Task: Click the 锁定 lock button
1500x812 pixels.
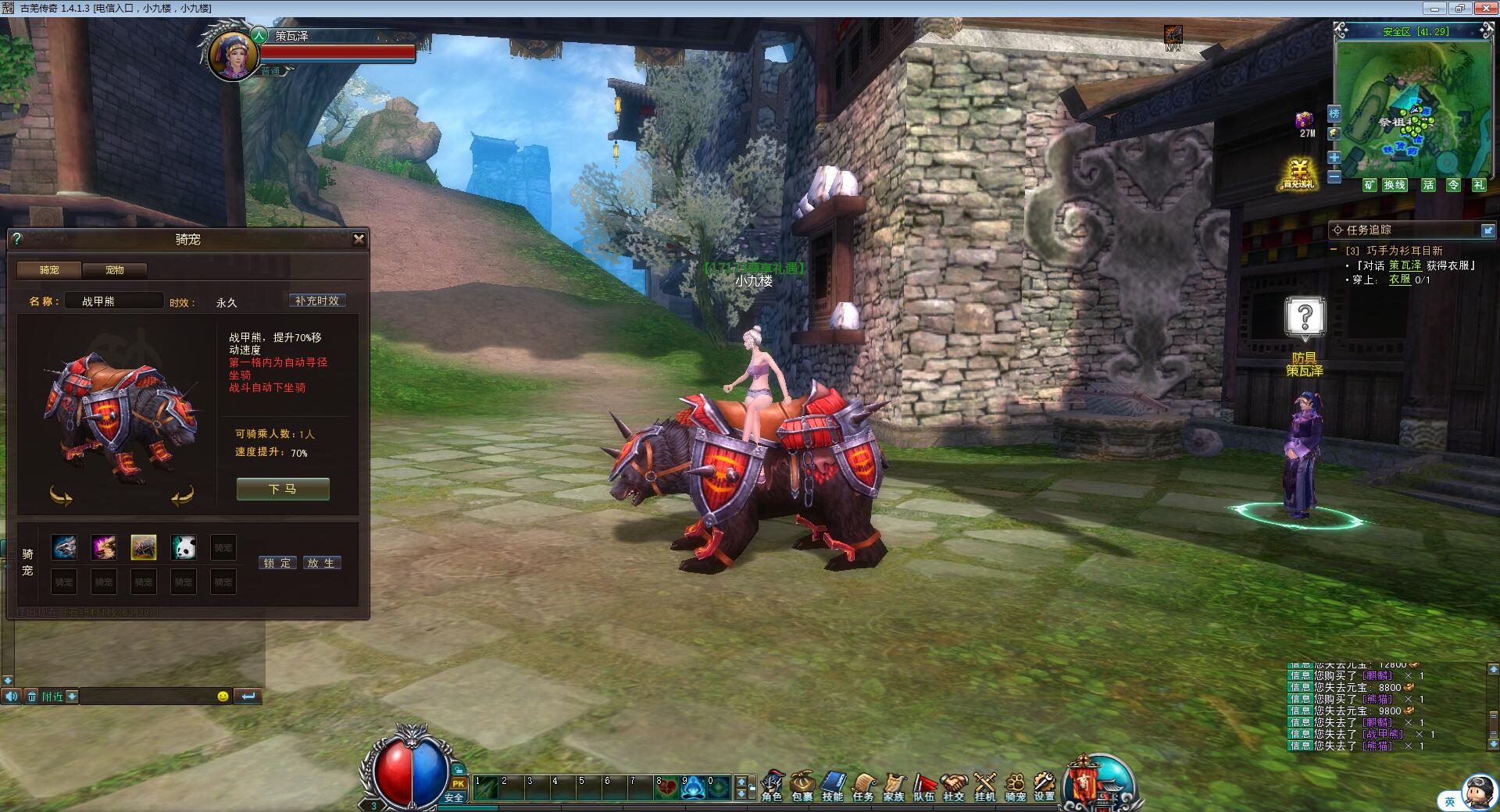Action: point(277,563)
